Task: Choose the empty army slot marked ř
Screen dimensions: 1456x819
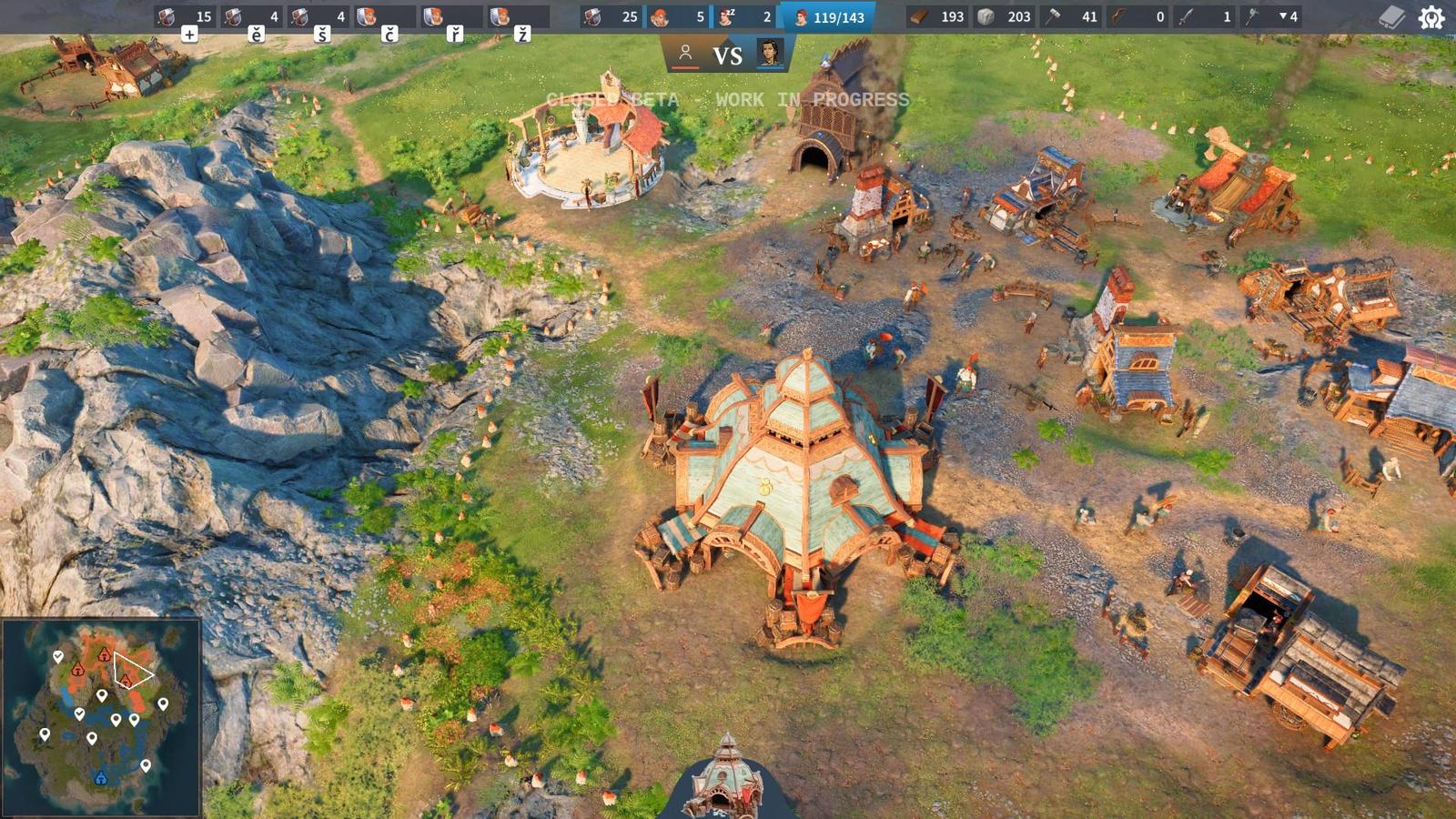Action: pos(450,16)
